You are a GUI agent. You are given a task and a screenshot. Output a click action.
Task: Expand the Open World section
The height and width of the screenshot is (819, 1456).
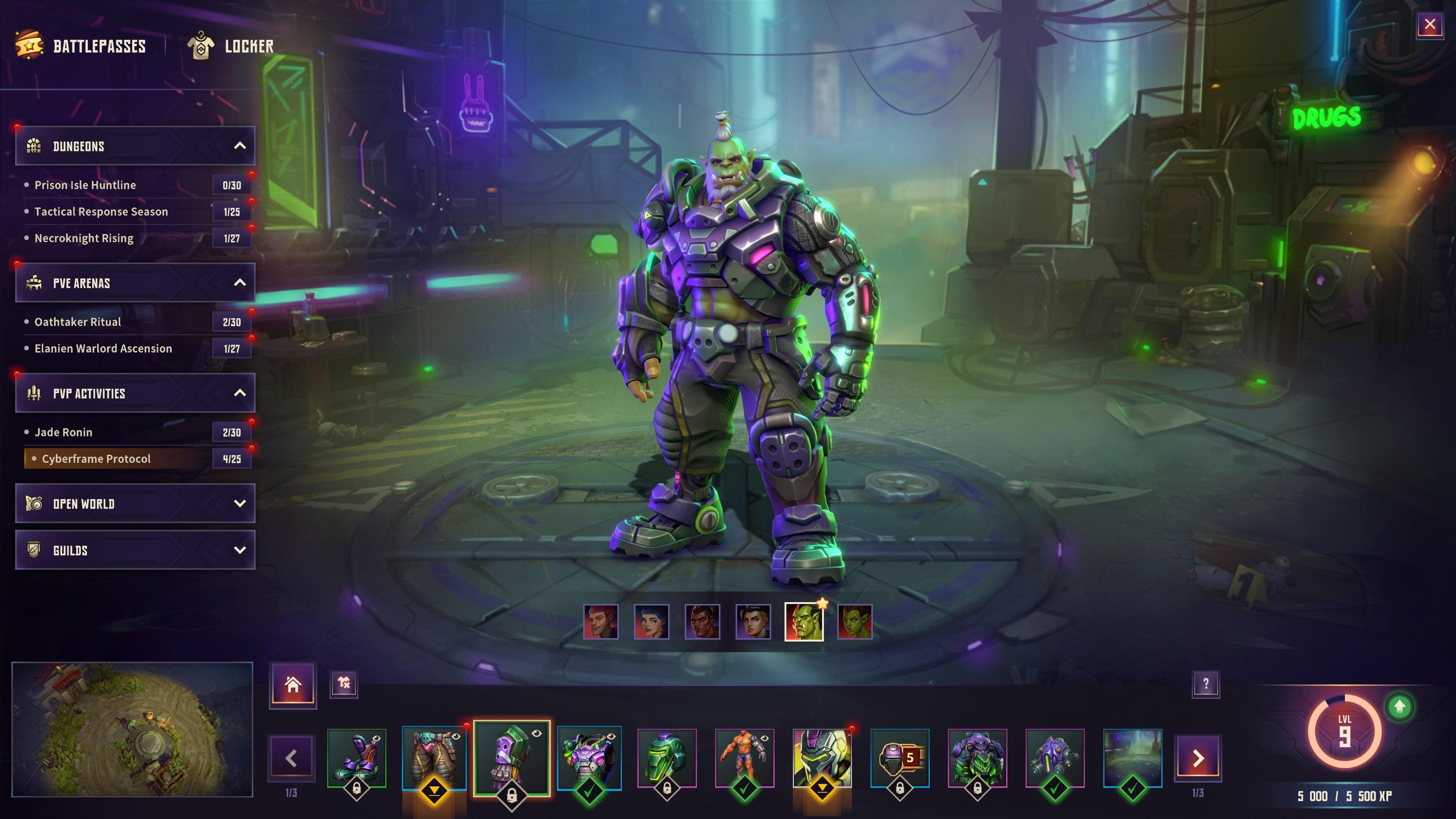pyautogui.click(x=242, y=504)
